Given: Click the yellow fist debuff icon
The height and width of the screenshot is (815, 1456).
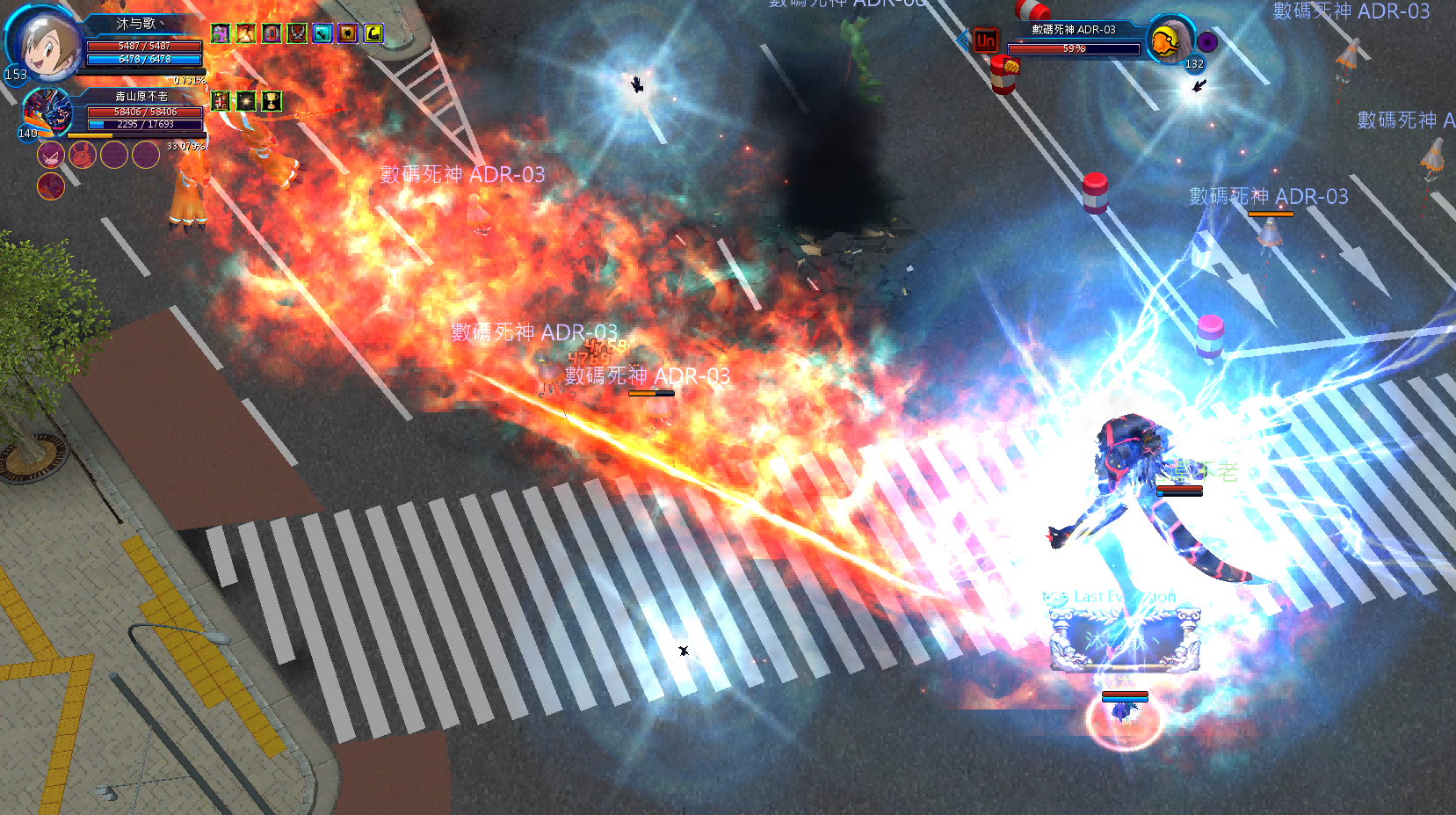Looking at the screenshot, I should pyautogui.click(x=1011, y=66).
